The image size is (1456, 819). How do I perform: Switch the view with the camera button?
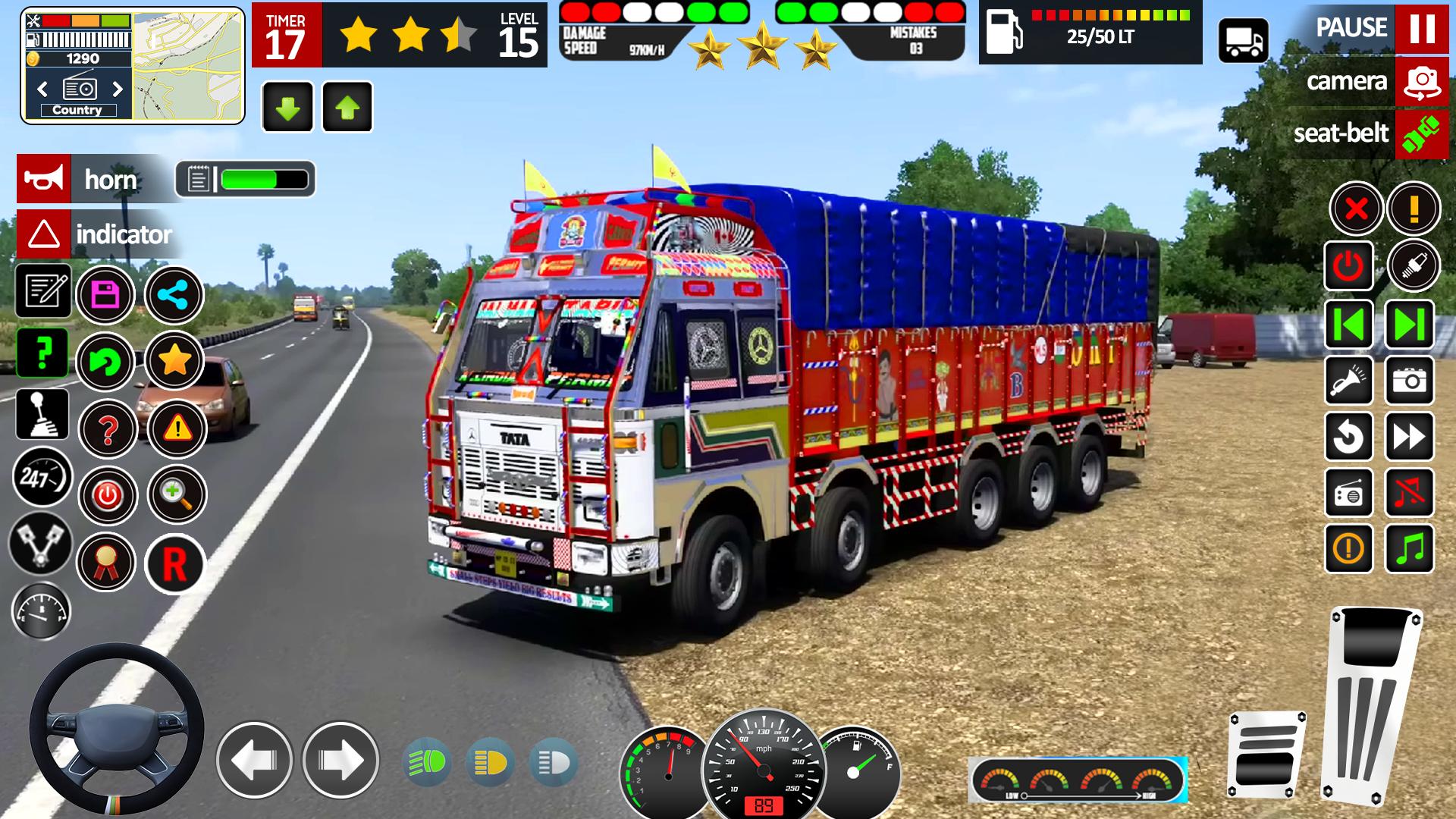(1421, 81)
